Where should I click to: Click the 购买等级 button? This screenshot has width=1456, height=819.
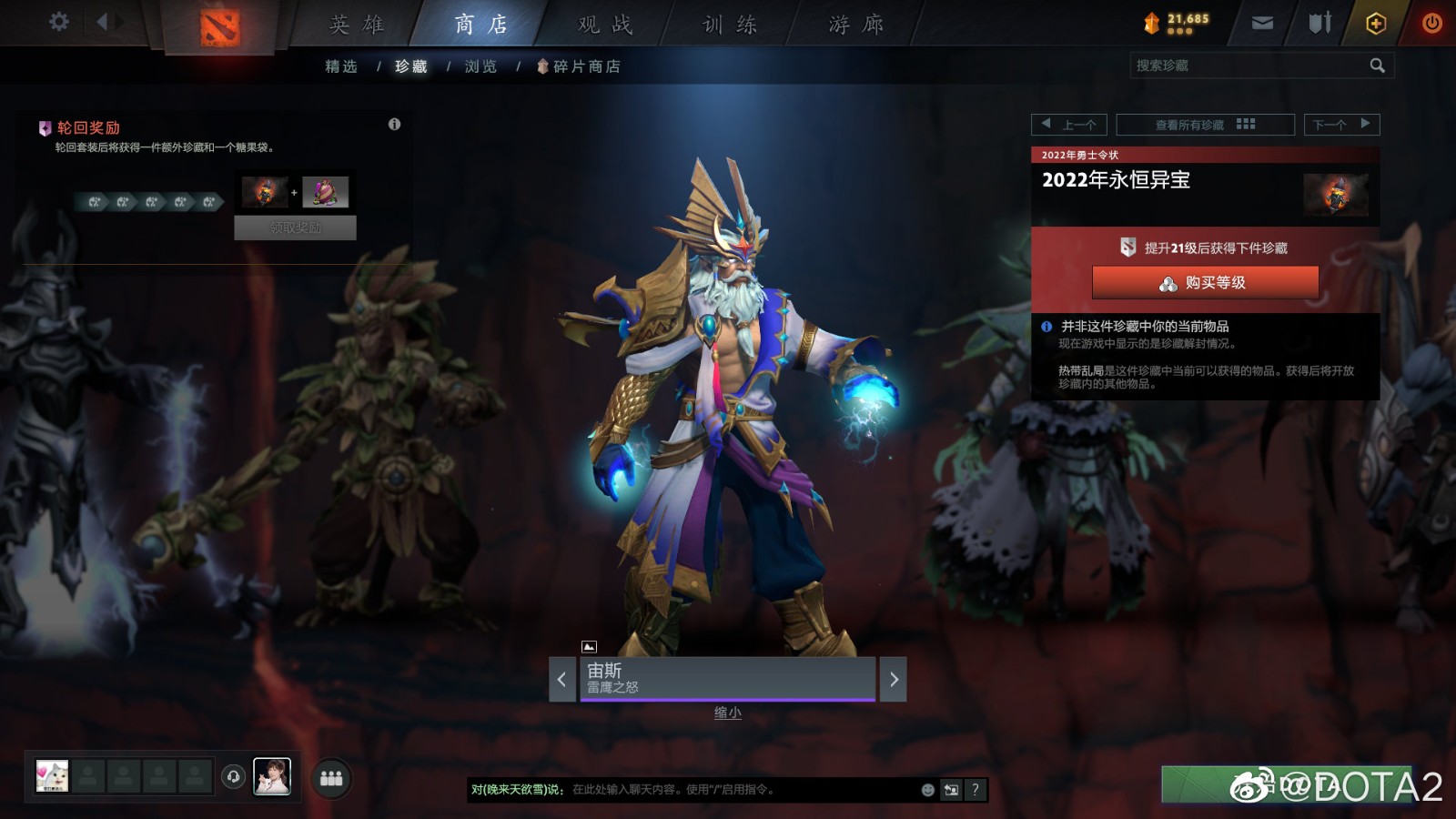tap(1205, 282)
